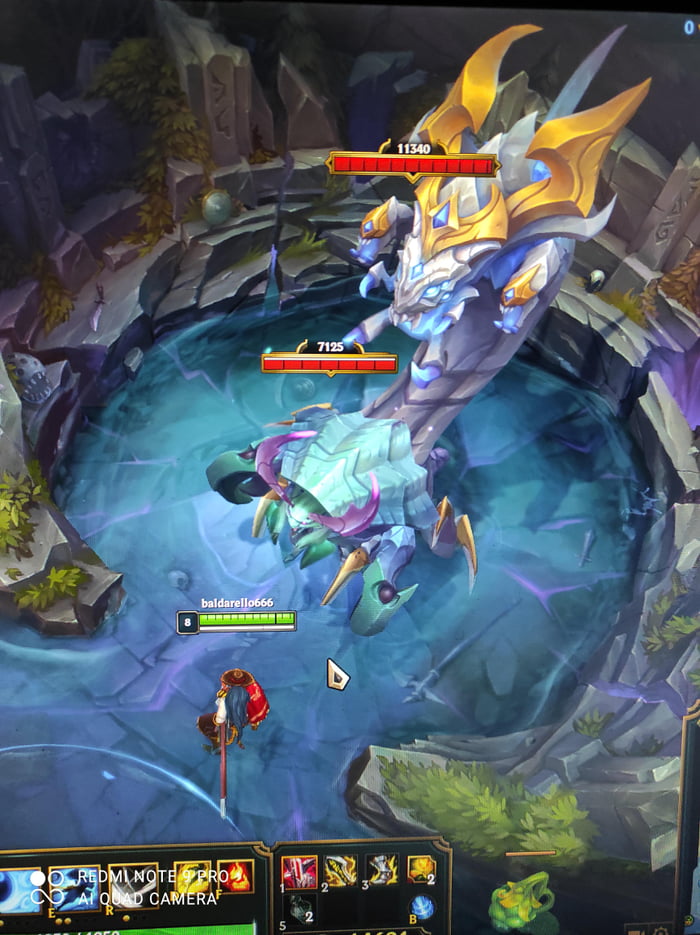Use the dark item in slot 5

pyautogui.click(x=304, y=908)
